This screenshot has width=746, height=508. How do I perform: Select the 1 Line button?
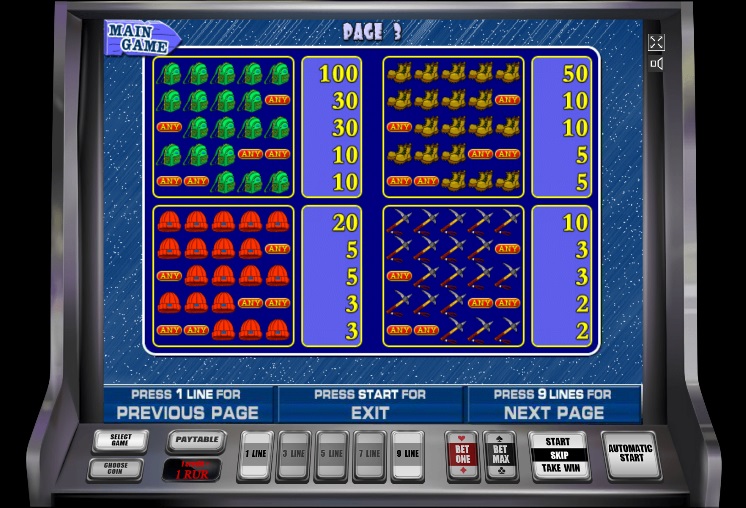click(255, 454)
